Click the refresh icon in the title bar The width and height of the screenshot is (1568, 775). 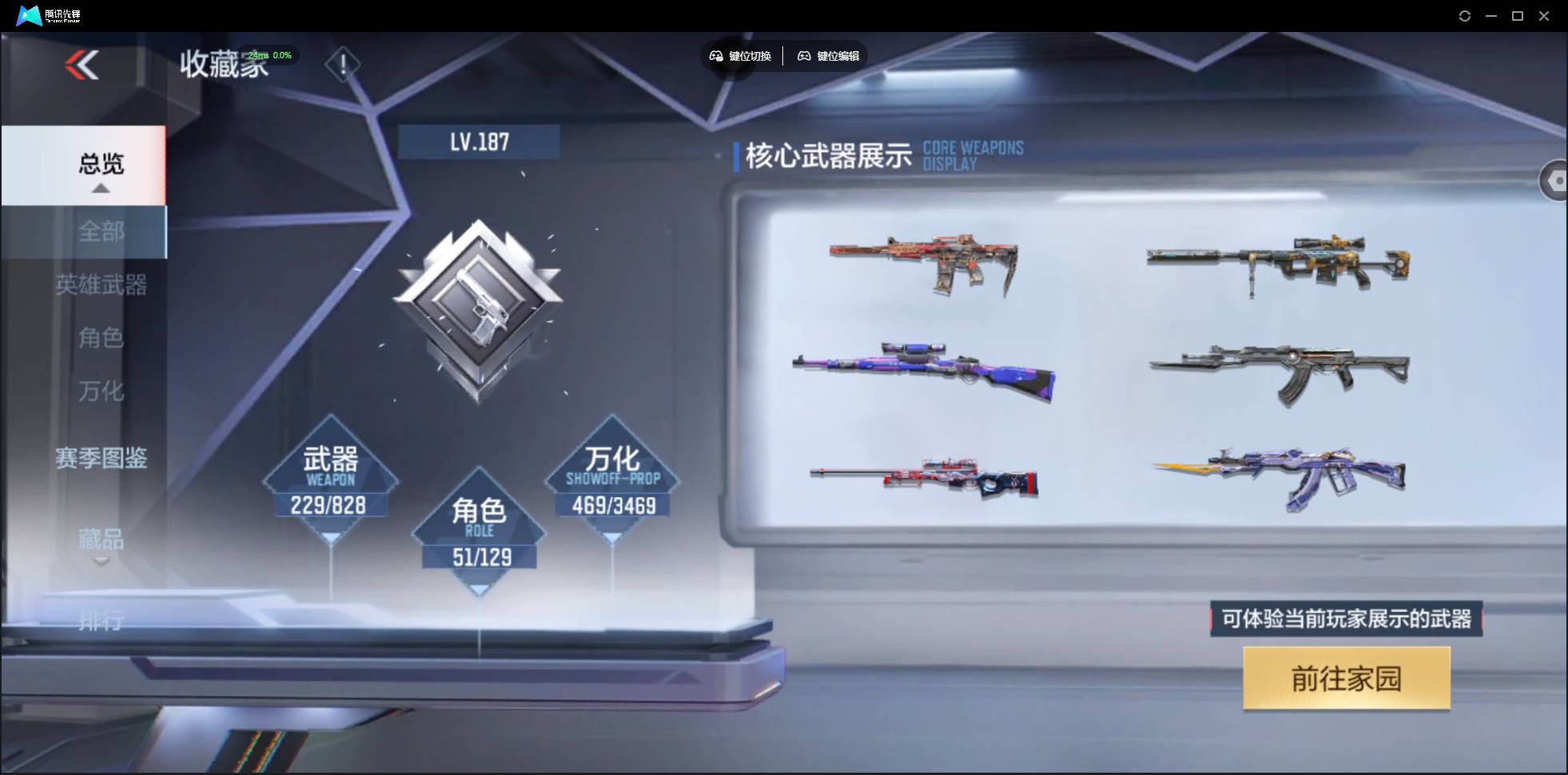point(1466,15)
